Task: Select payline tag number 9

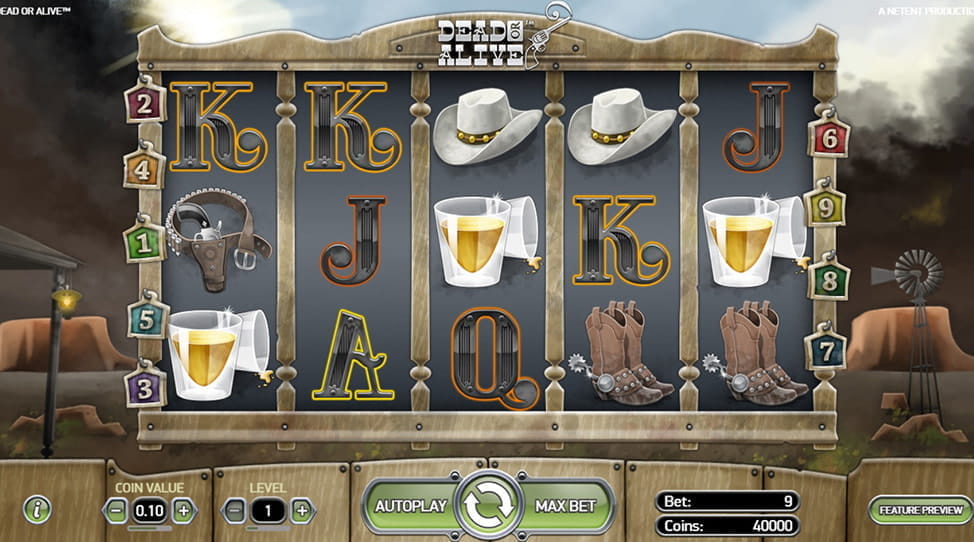Action: 825,207
